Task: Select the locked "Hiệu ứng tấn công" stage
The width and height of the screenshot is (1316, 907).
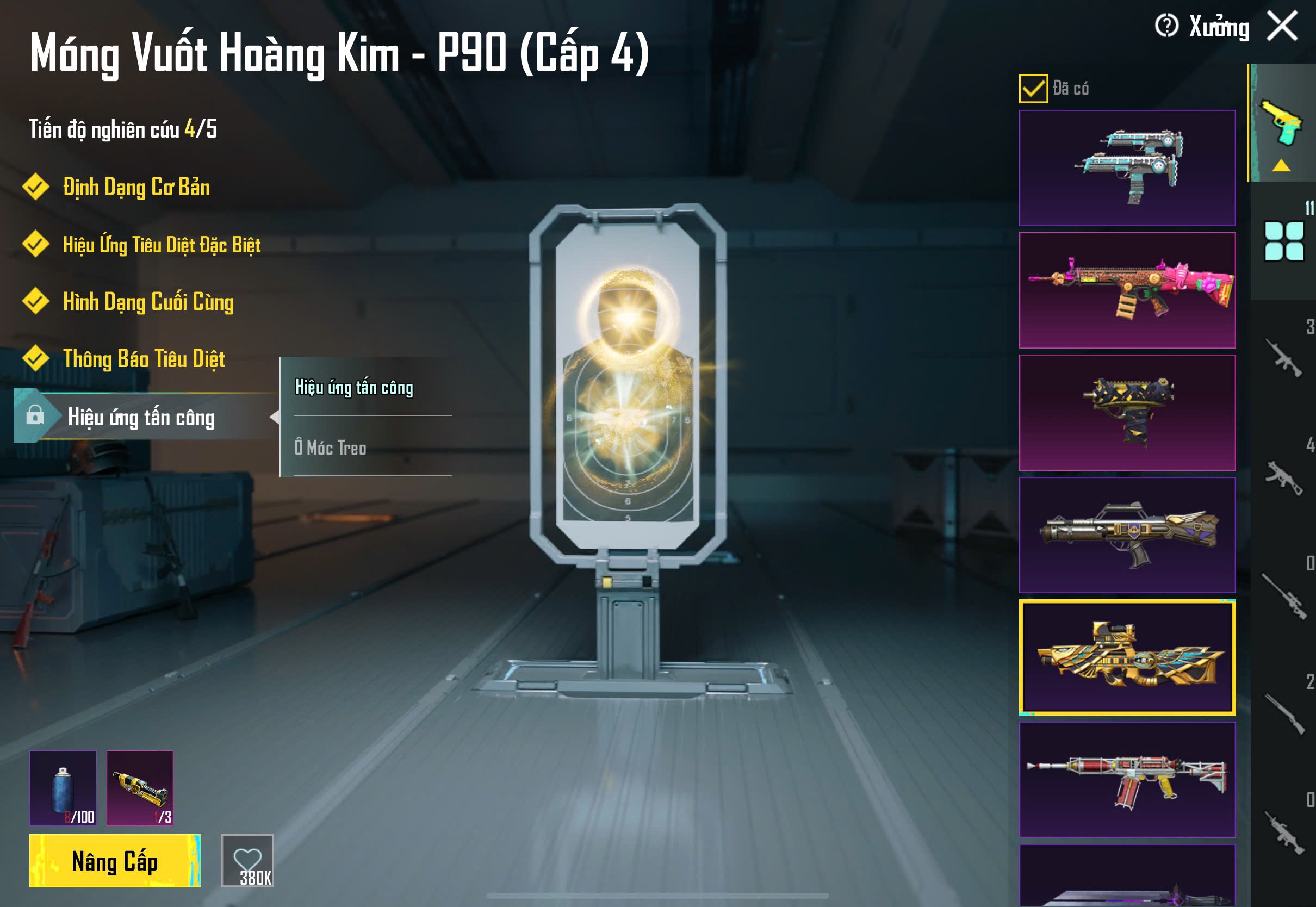Action: pyautogui.click(x=141, y=418)
